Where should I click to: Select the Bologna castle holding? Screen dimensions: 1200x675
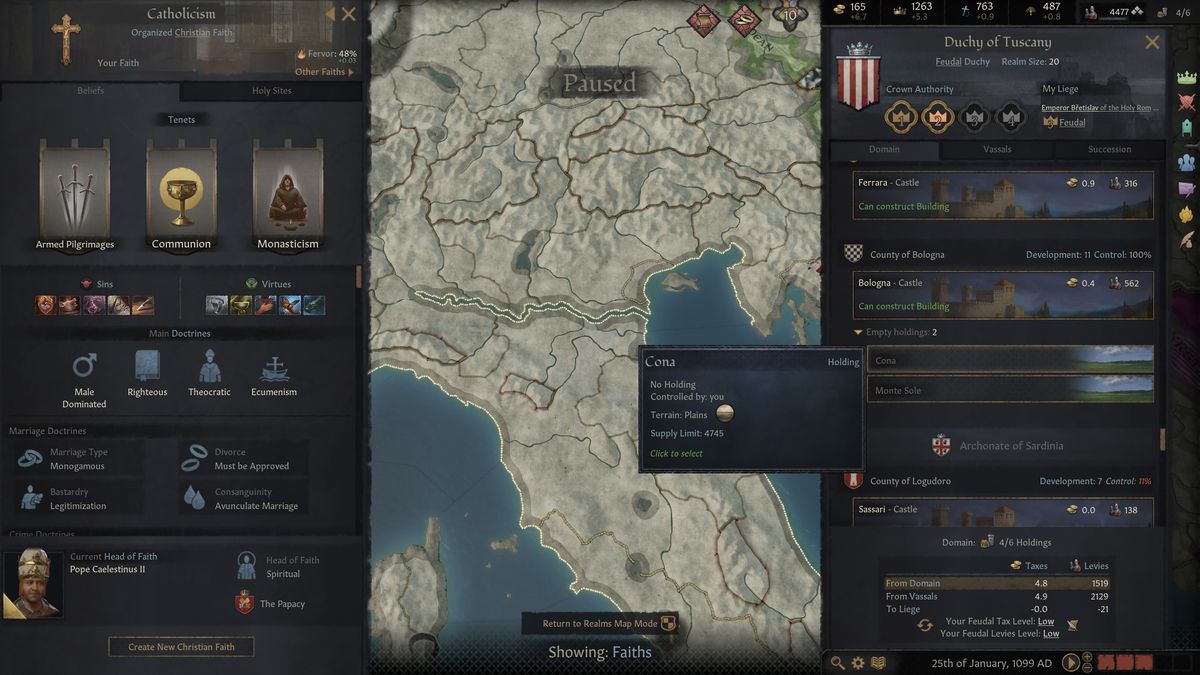(x=1003, y=295)
